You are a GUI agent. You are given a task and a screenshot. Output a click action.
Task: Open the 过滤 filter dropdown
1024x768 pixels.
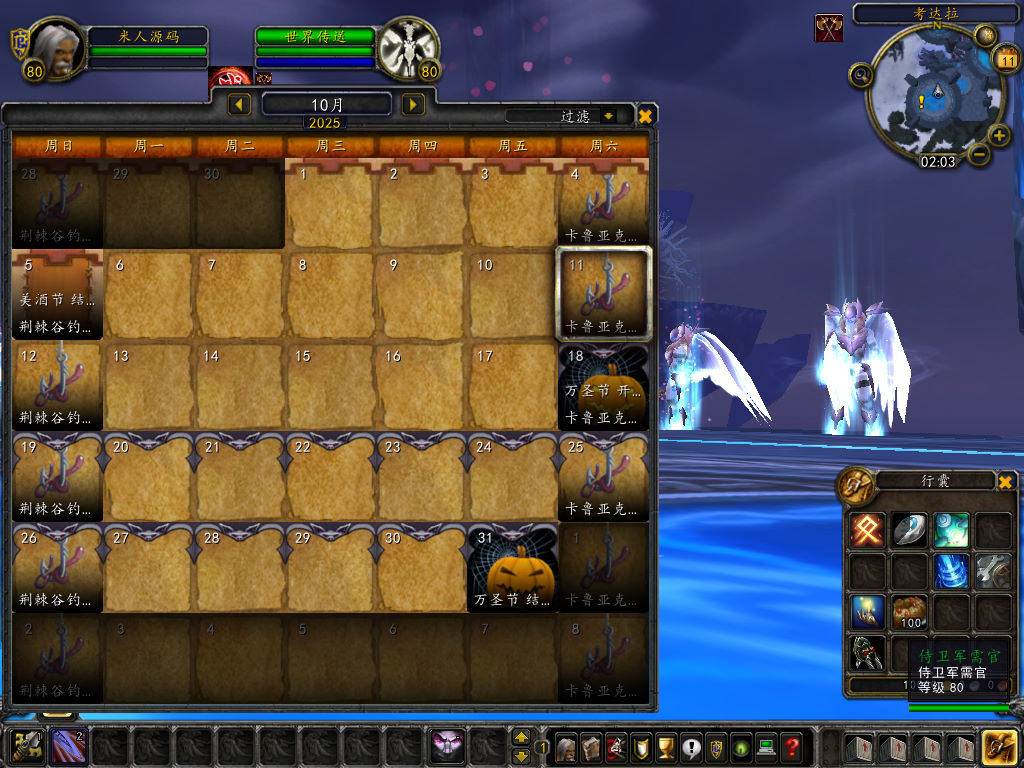pyautogui.click(x=609, y=116)
